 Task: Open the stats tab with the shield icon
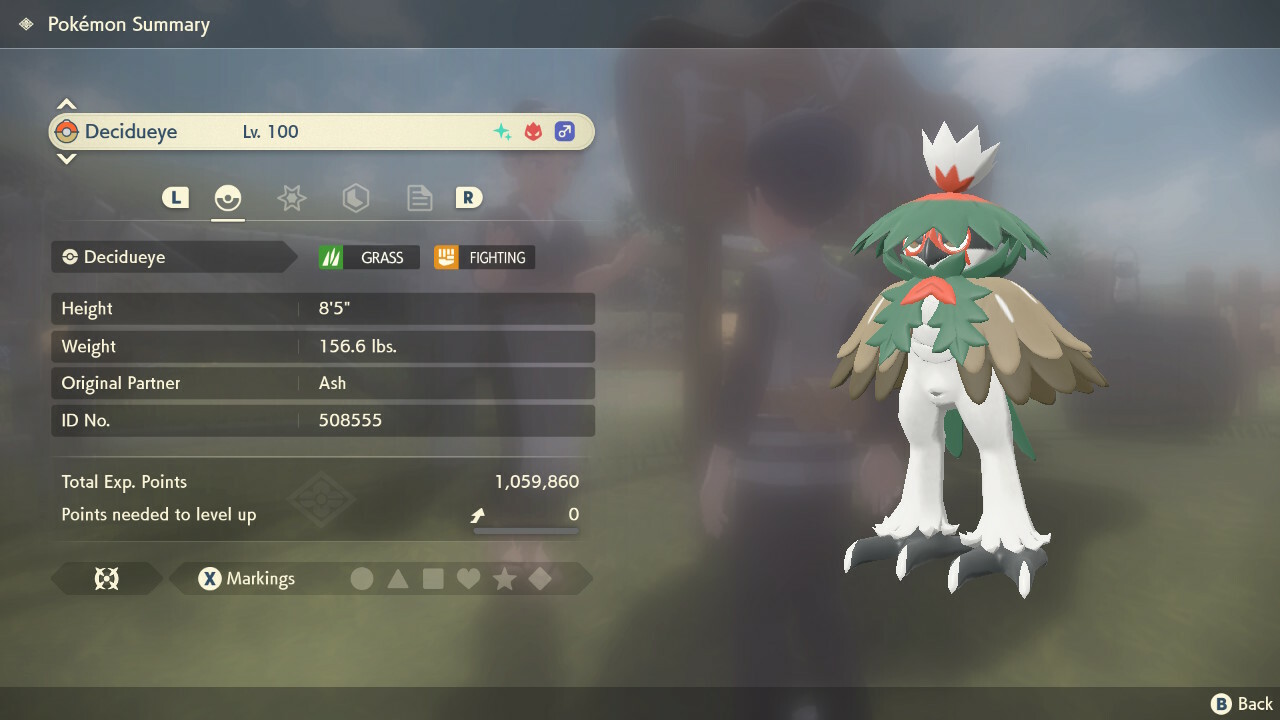click(x=355, y=198)
